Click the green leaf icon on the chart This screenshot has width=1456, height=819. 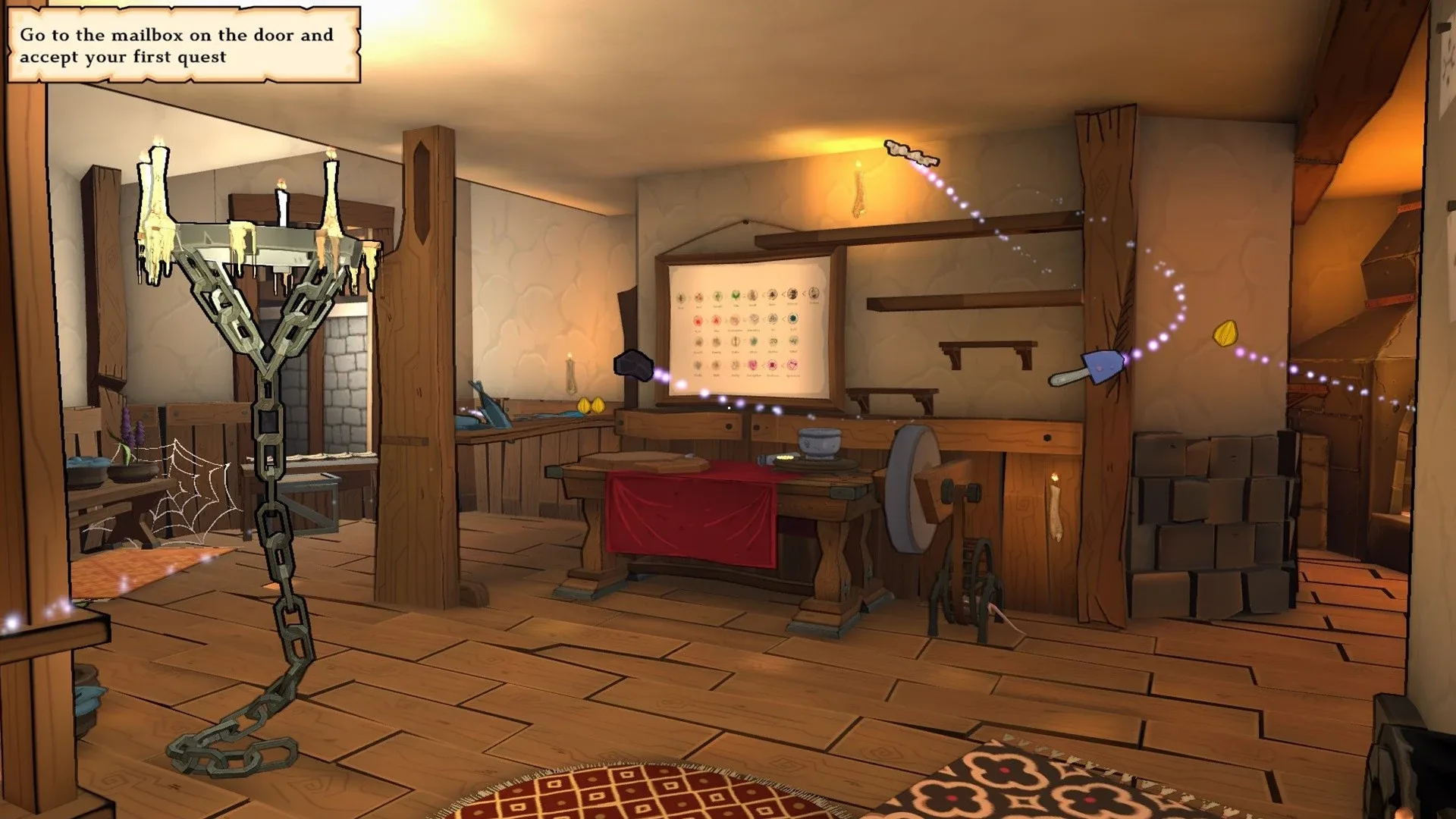tap(736, 296)
